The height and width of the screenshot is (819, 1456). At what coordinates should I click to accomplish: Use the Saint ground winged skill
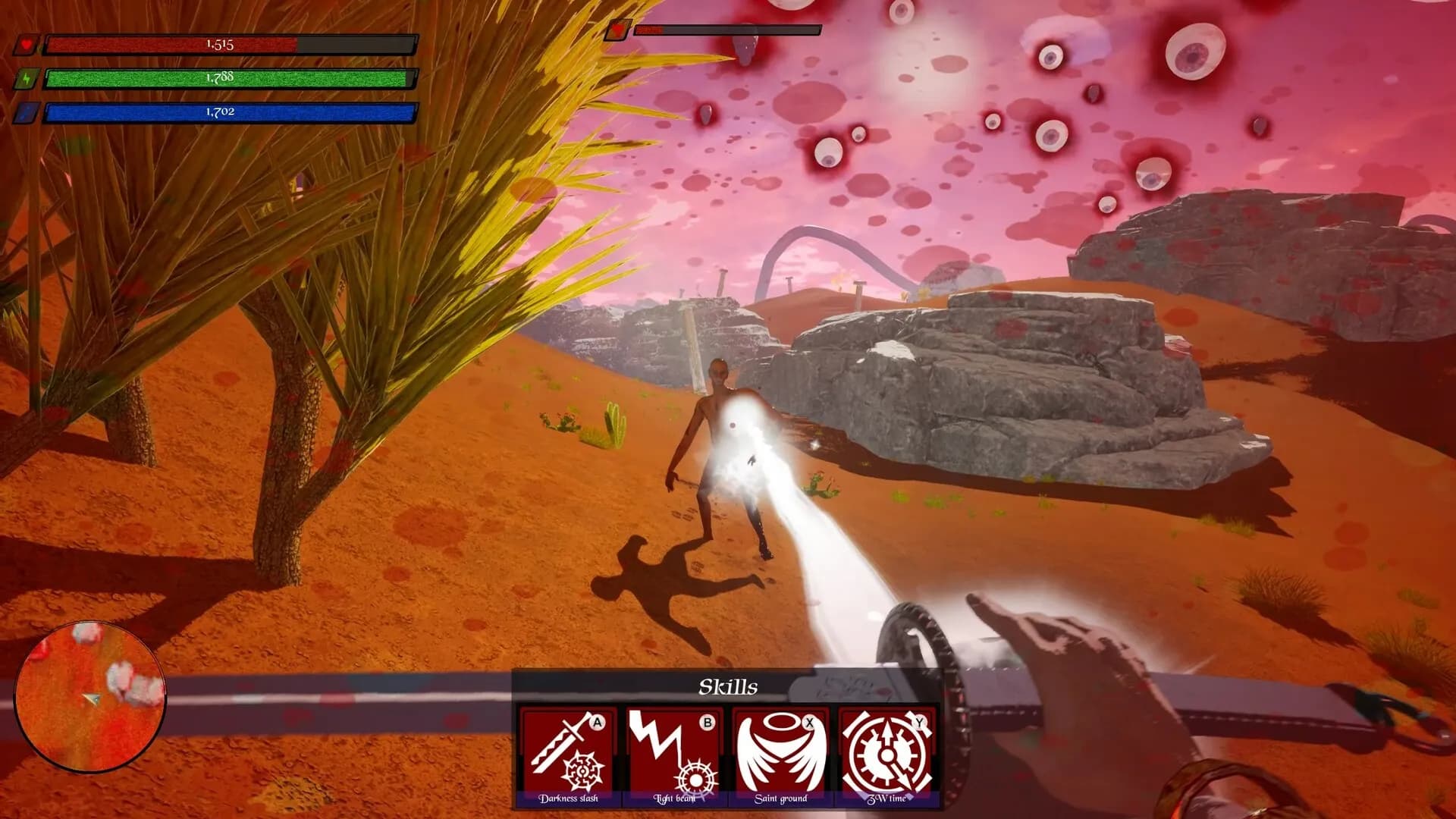pyautogui.click(x=780, y=753)
